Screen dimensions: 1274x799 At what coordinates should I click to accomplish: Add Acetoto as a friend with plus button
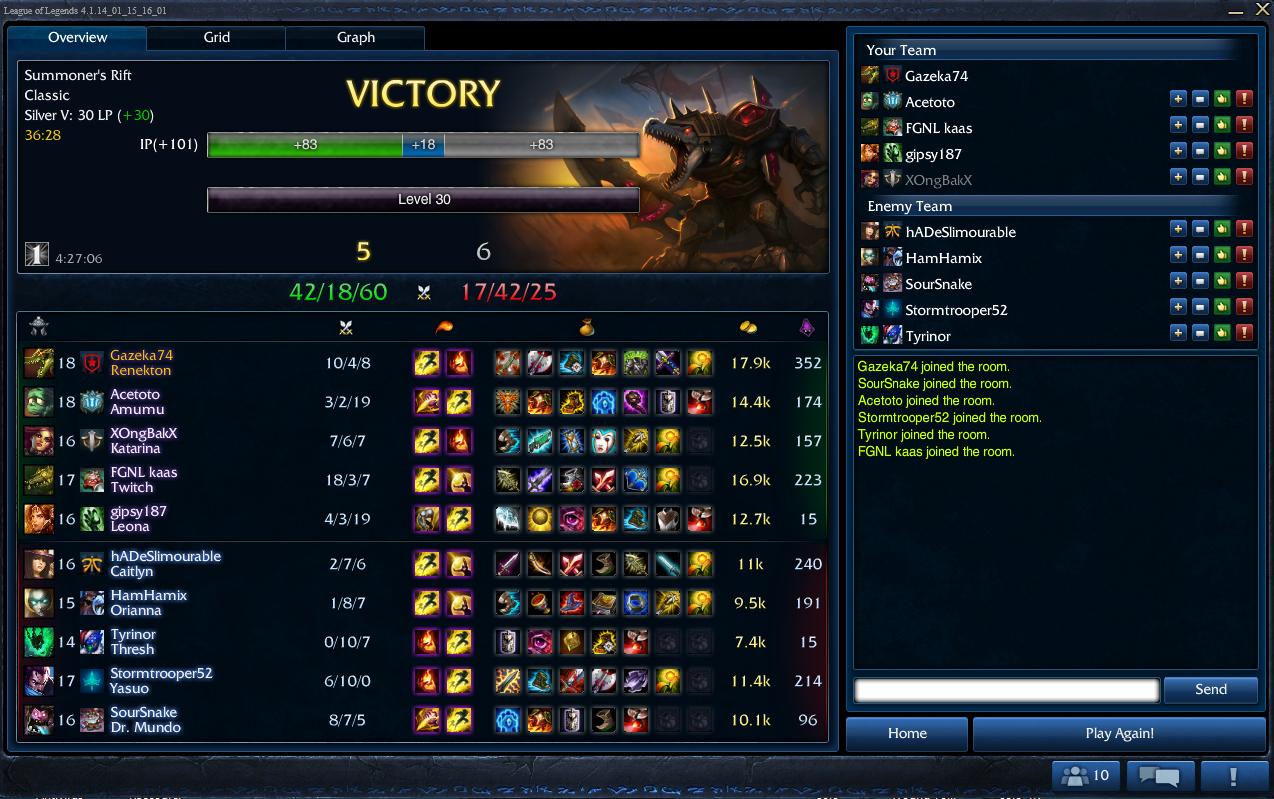[1178, 99]
